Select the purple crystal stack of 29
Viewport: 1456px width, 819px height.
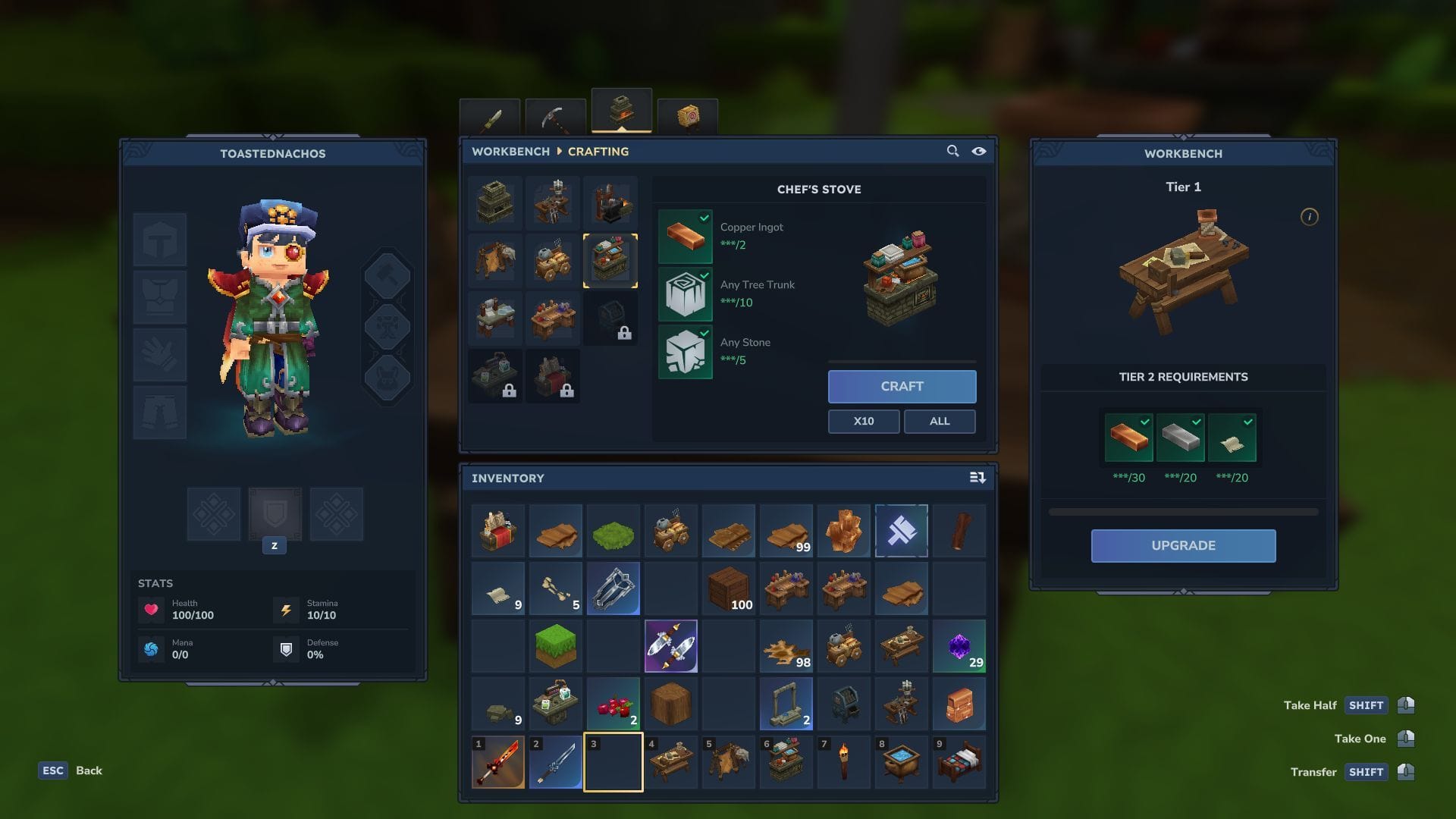pyautogui.click(x=959, y=647)
